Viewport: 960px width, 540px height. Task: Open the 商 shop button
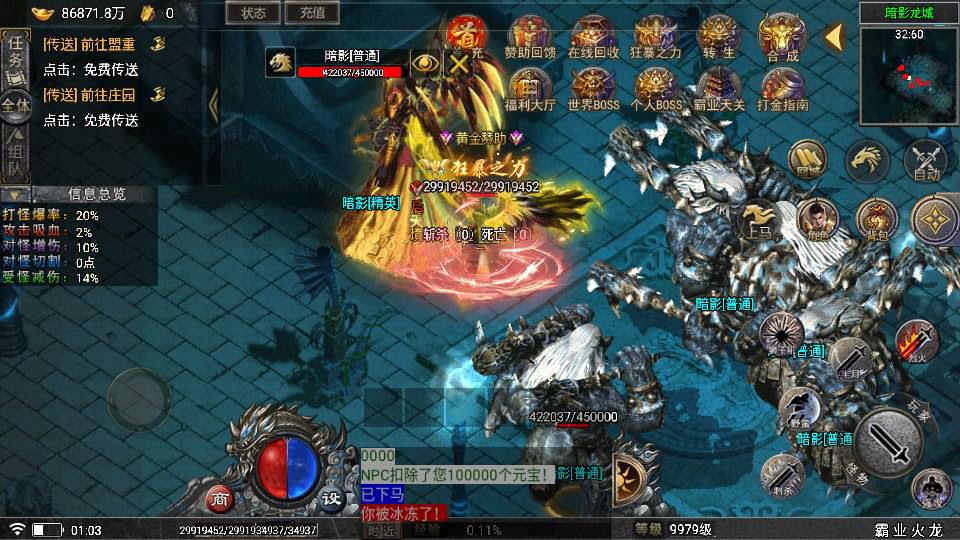[x=220, y=498]
